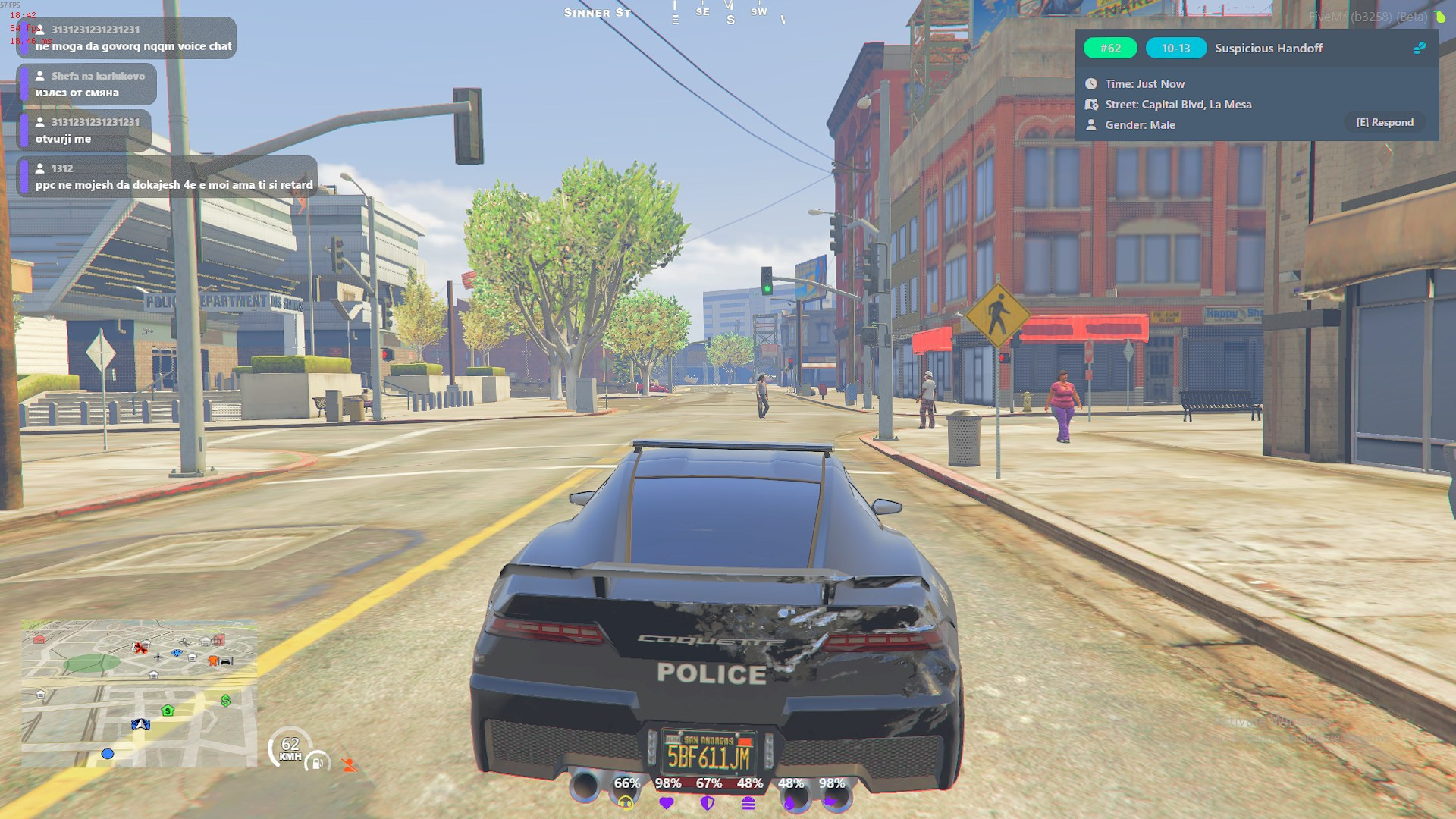Select the scissors barber marker on minimap
The width and height of the screenshot is (1456, 819).
(x=184, y=642)
